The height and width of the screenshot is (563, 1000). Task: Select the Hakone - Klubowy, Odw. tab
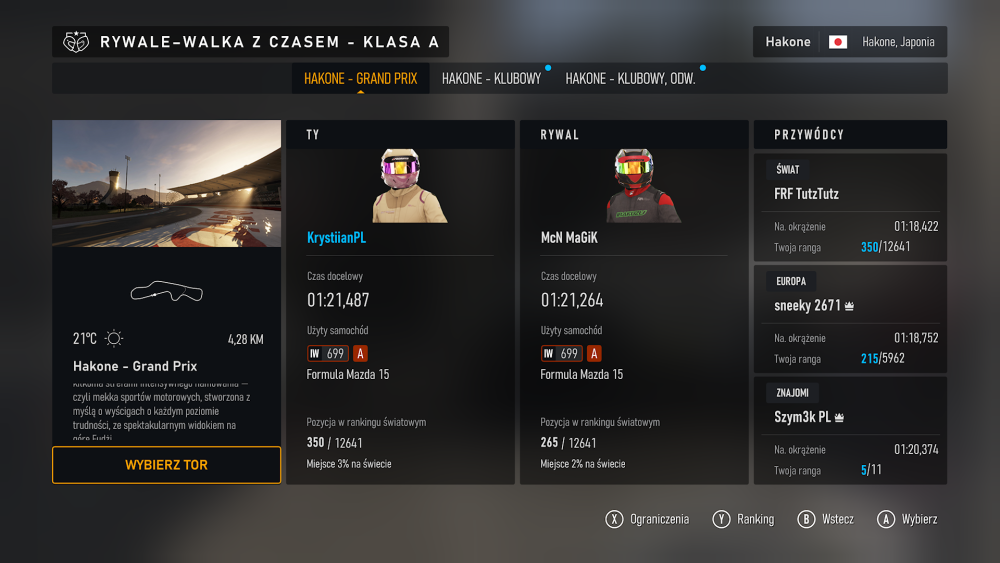click(630, 79)
